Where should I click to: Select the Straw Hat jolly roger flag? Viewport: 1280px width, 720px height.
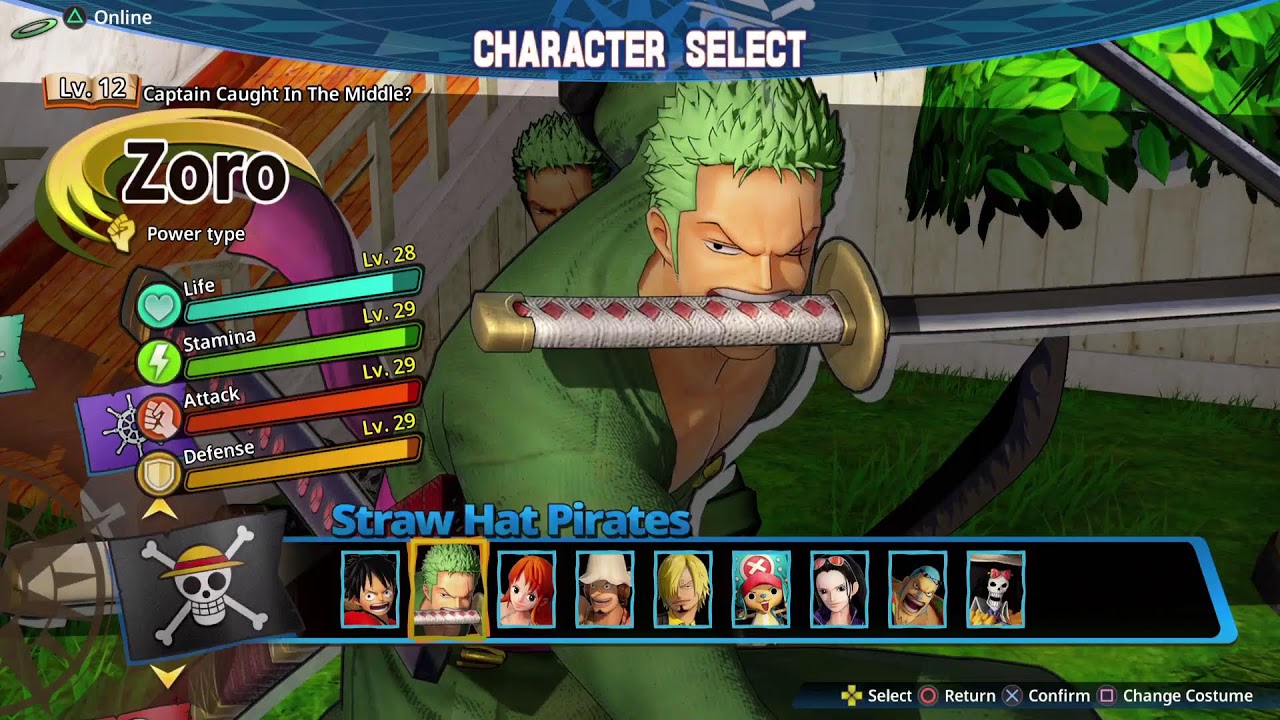pyautogui.click(x=197, y=589)
